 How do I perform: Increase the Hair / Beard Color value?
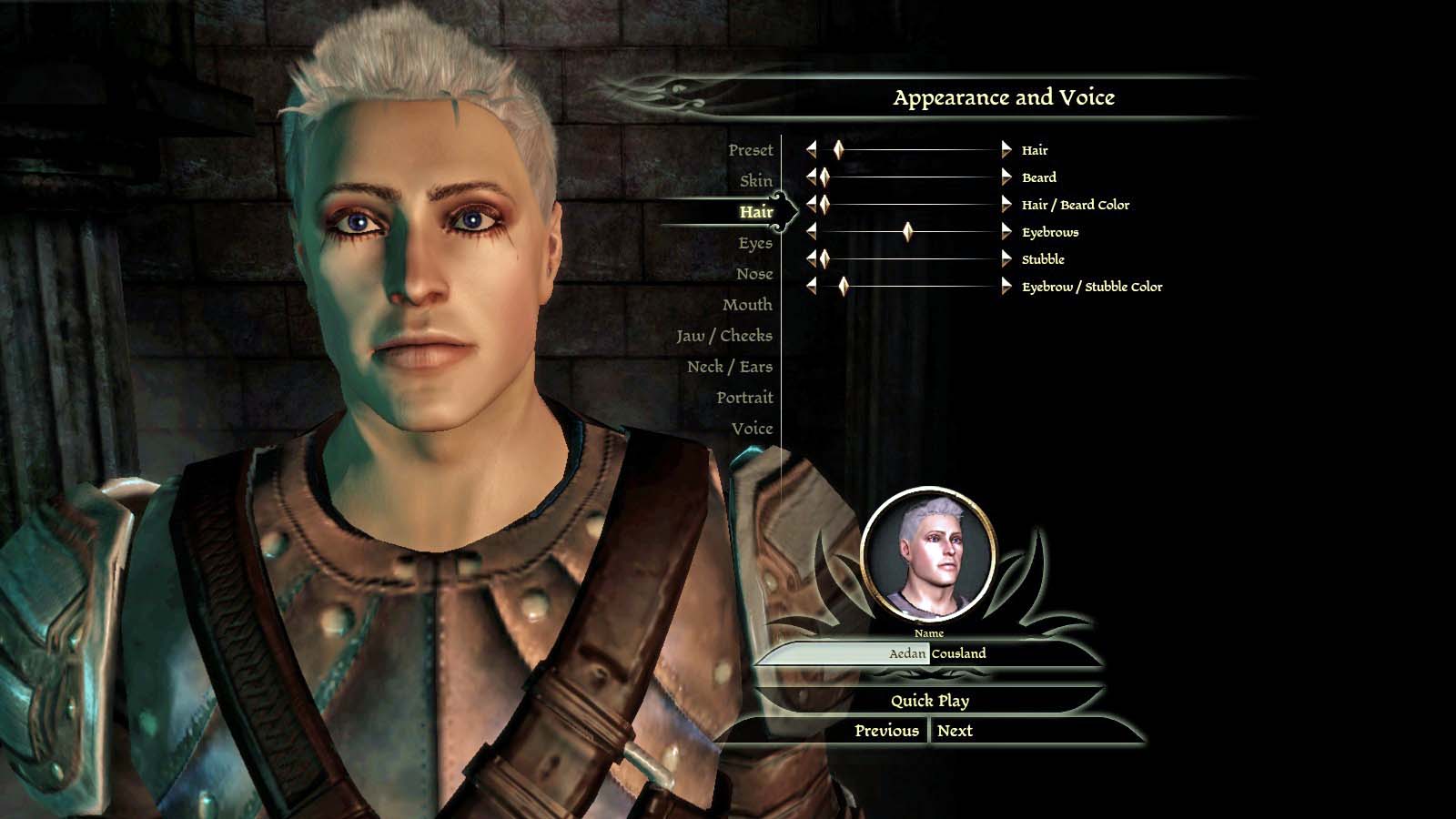coord(1006,205)
